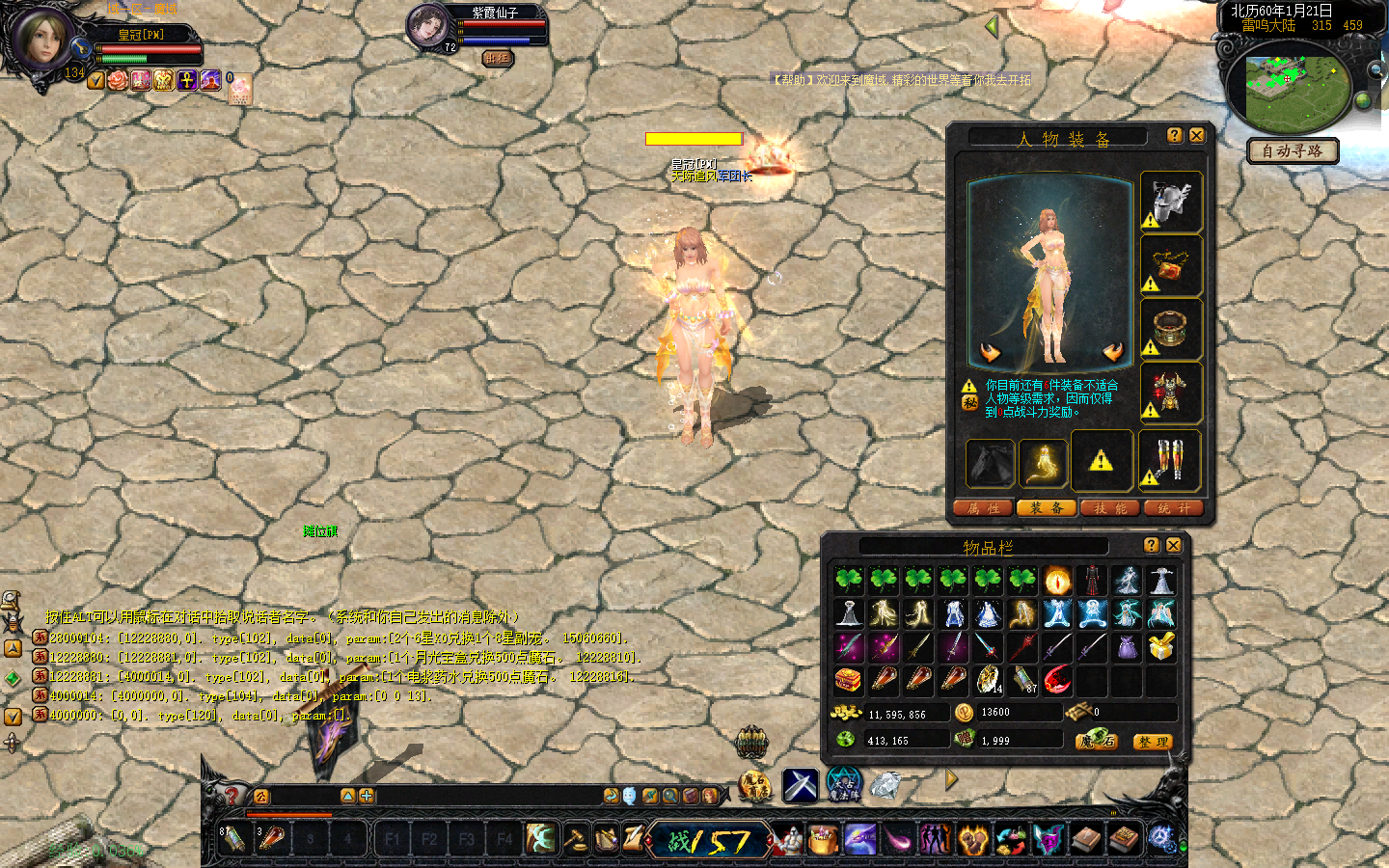Open the 魔石 magic stone button
This screenshot has height=868, width=1389.
1098,741
